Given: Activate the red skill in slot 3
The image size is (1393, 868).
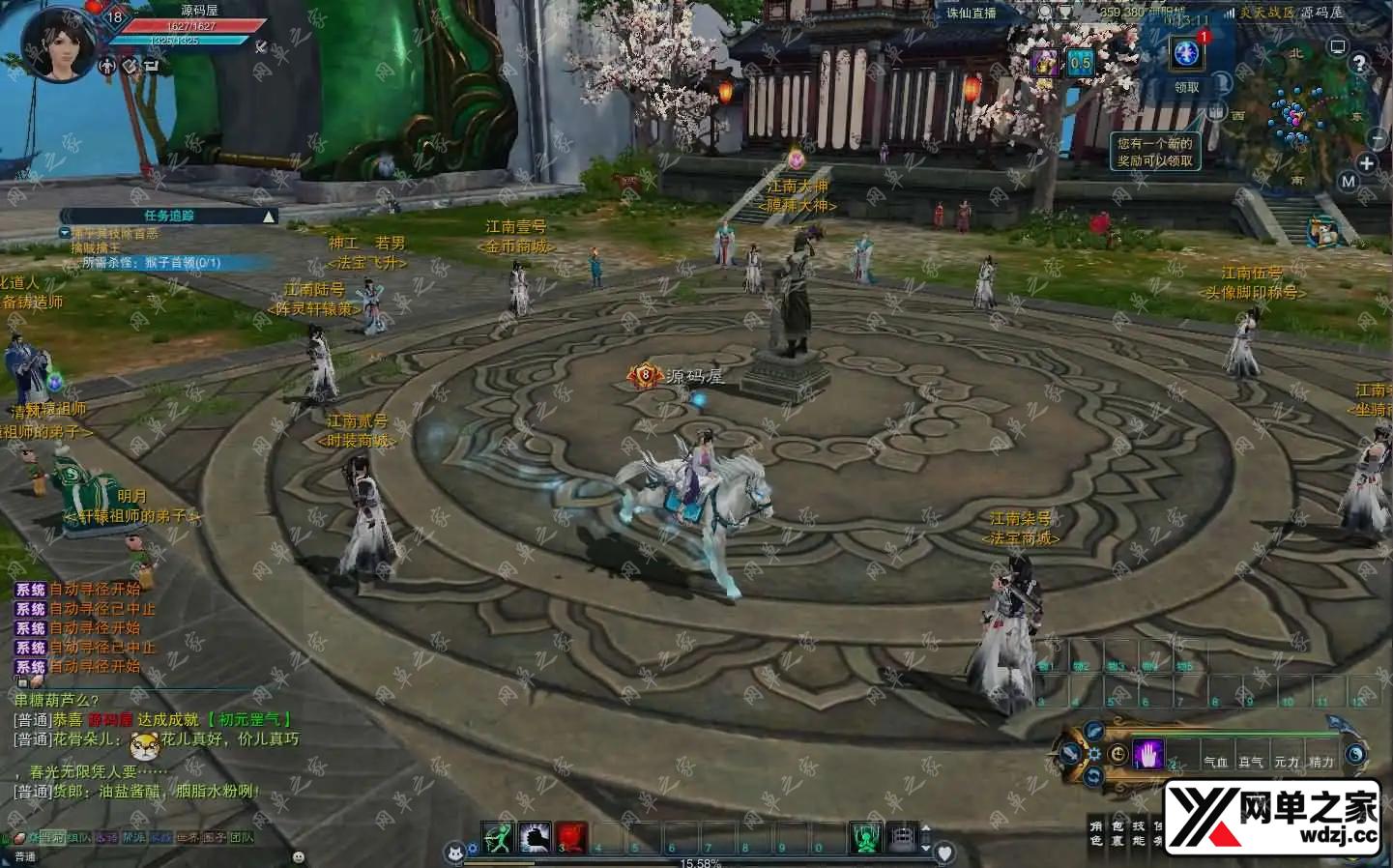Looking at the screenshot, I should [x=571, y=837].
